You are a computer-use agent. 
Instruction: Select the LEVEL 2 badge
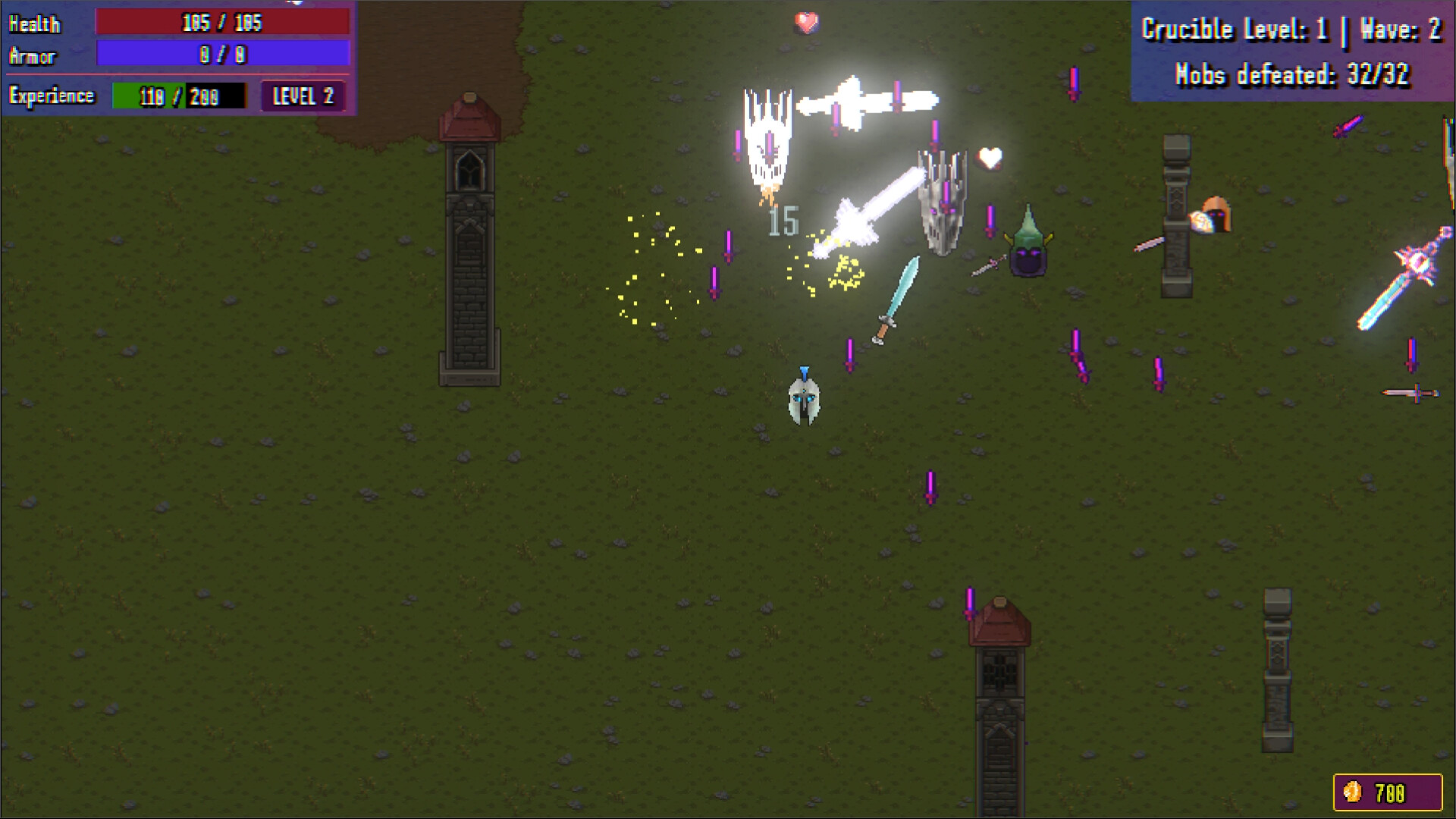click(x=303, y=96)
